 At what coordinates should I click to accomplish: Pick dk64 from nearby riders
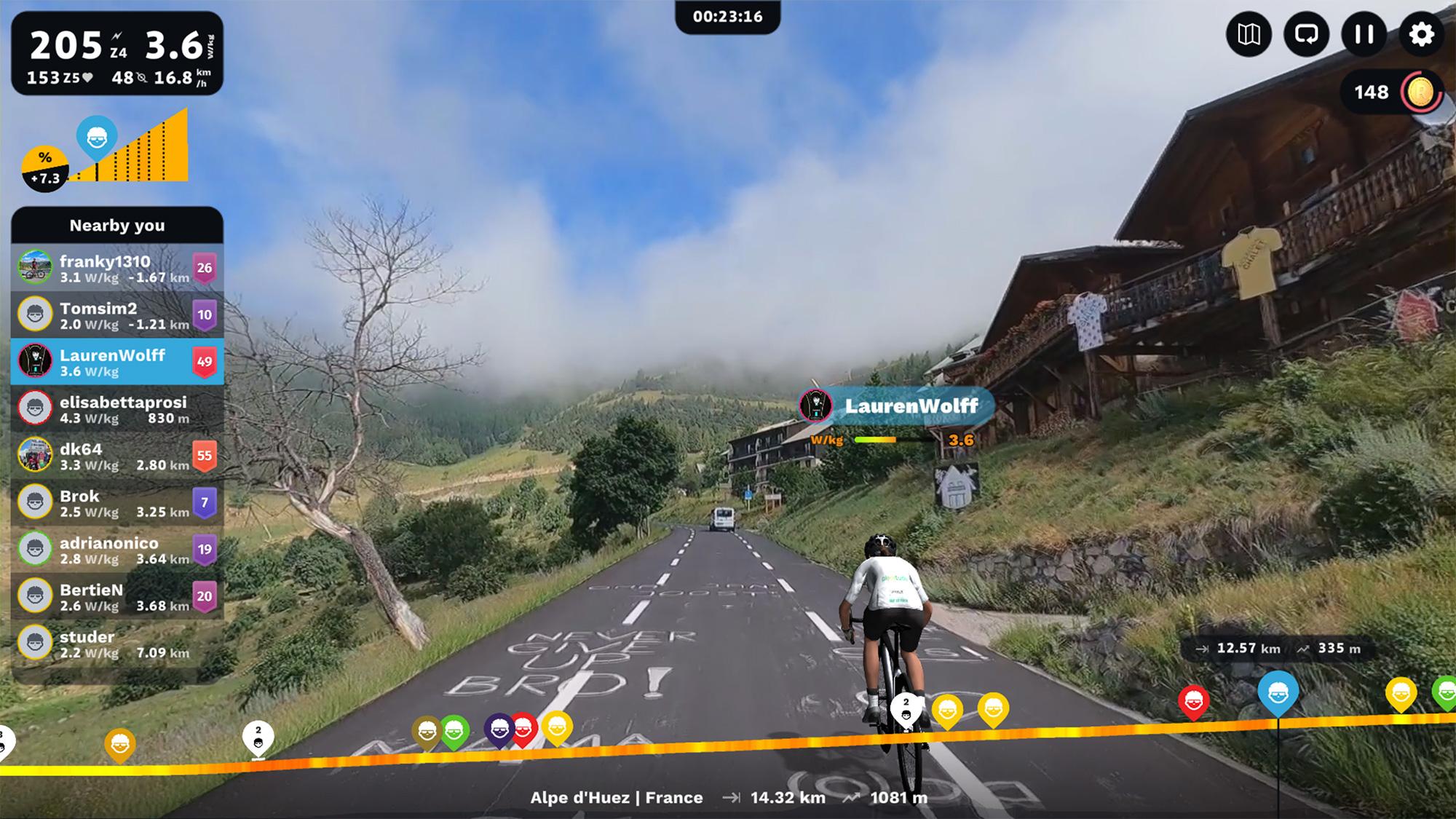pyautogui.click(x=117, y=456)
